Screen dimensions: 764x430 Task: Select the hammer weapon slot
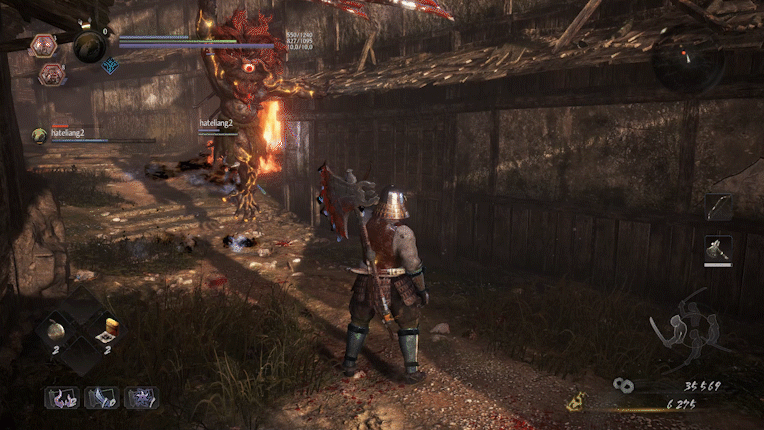pyautogui.click(x=719, y=248)
